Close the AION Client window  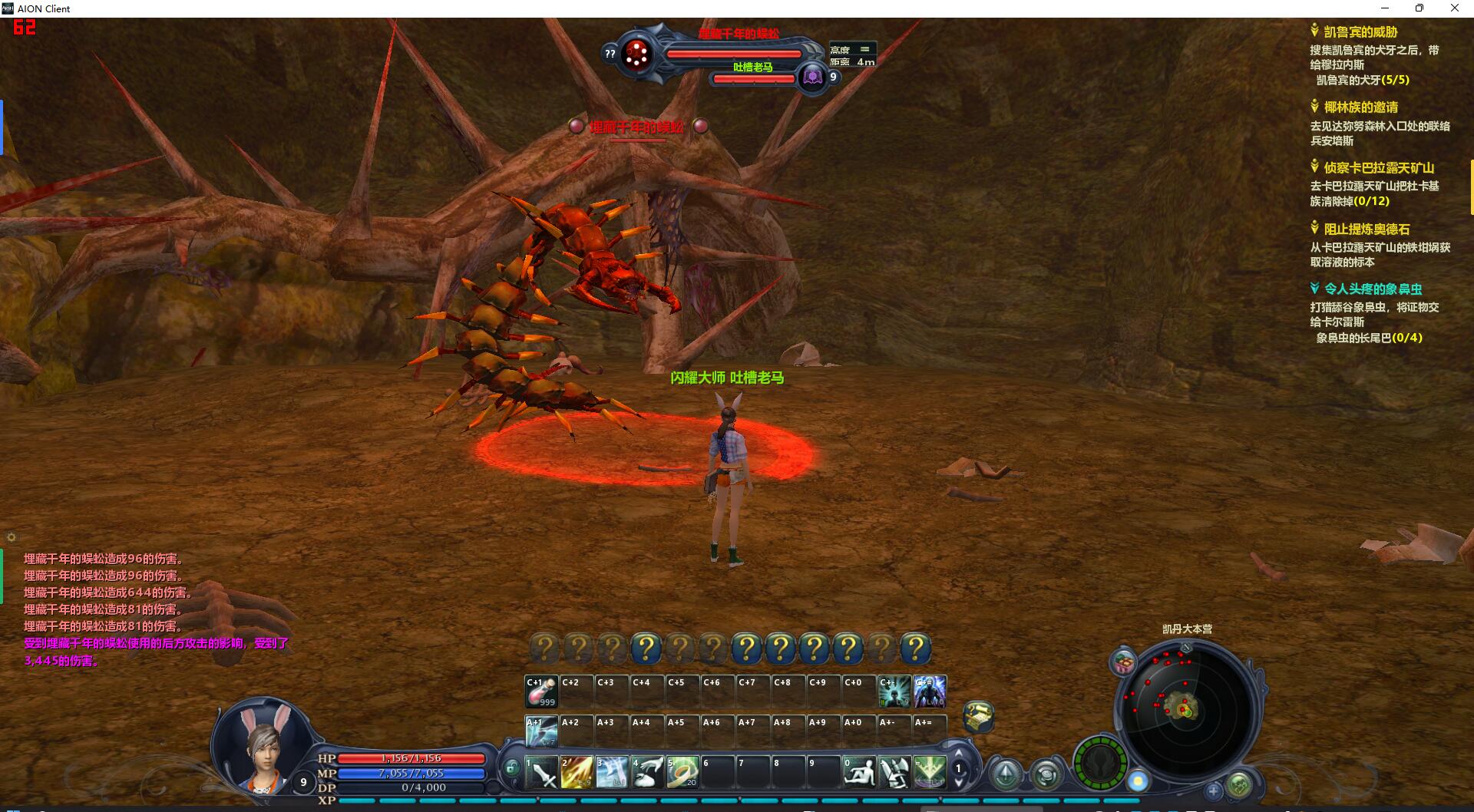coord(1454,8)
